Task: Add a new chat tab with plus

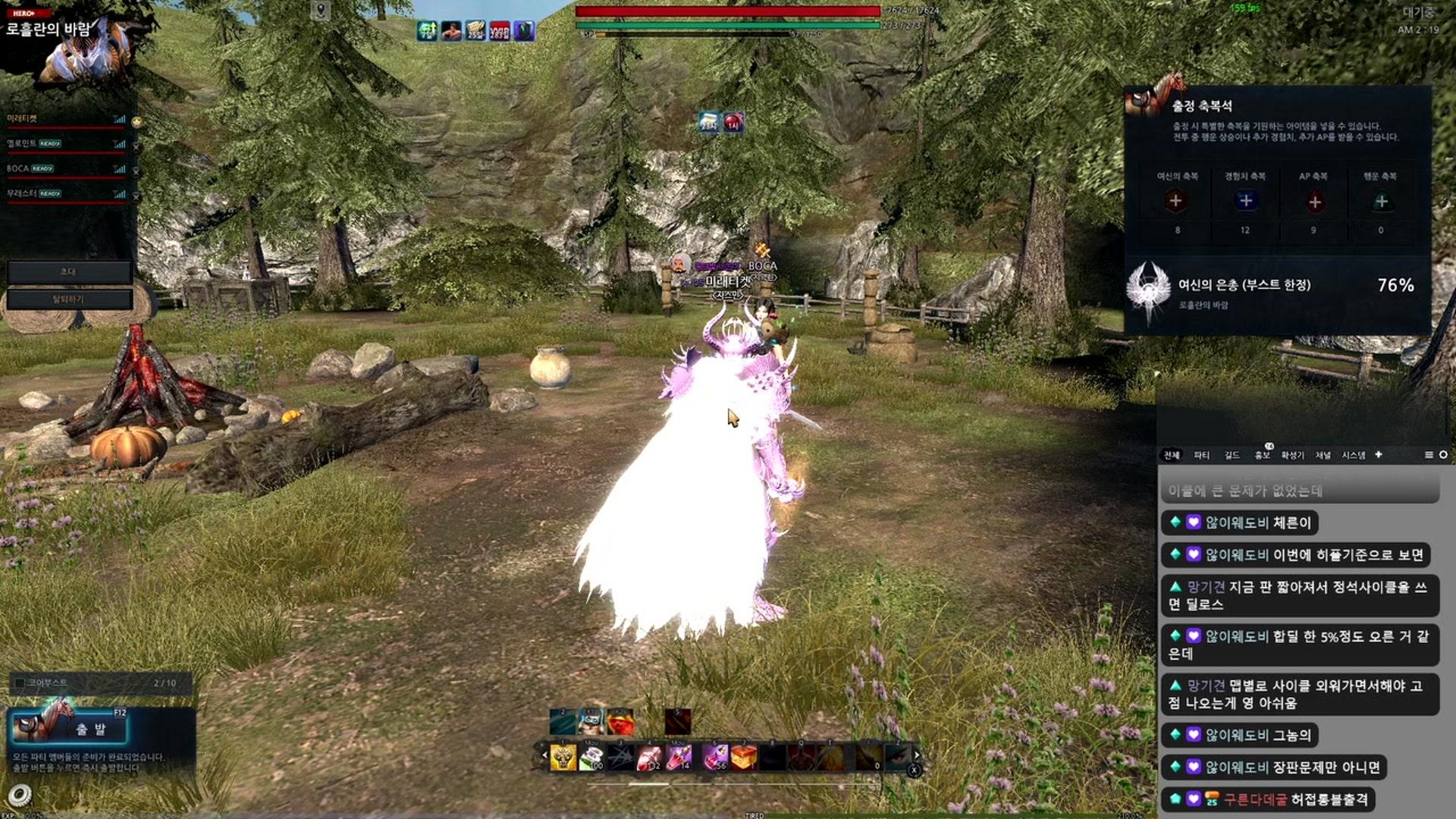Action: pyautogui.click(x=1379, y=454)
